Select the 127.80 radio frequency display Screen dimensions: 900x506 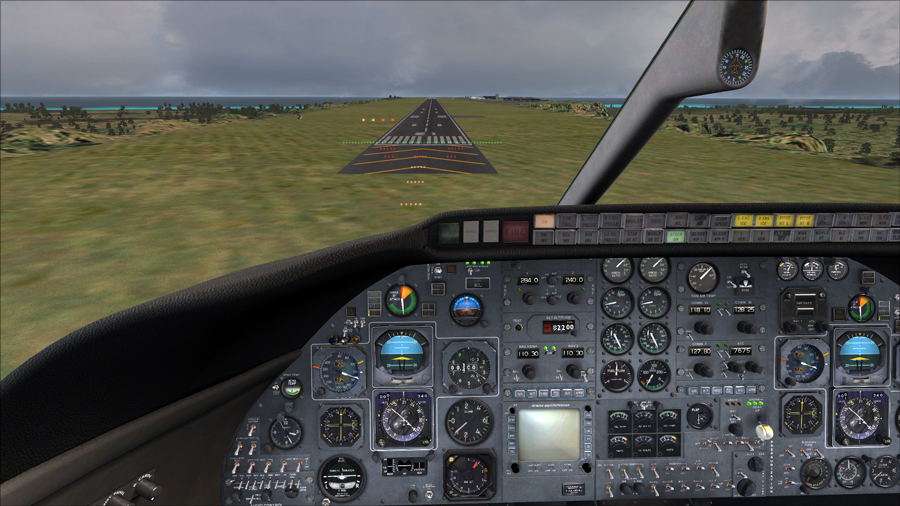(x=700, y=351)
